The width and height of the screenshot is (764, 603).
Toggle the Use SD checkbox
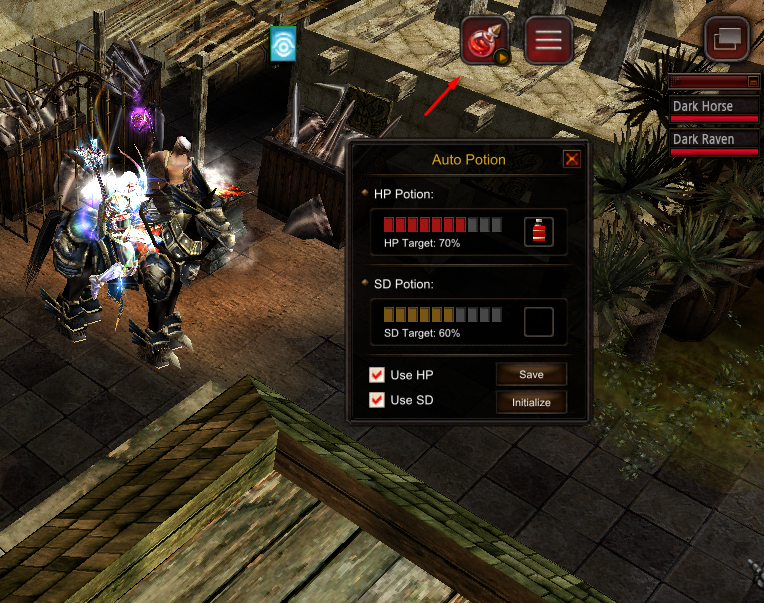377,400
